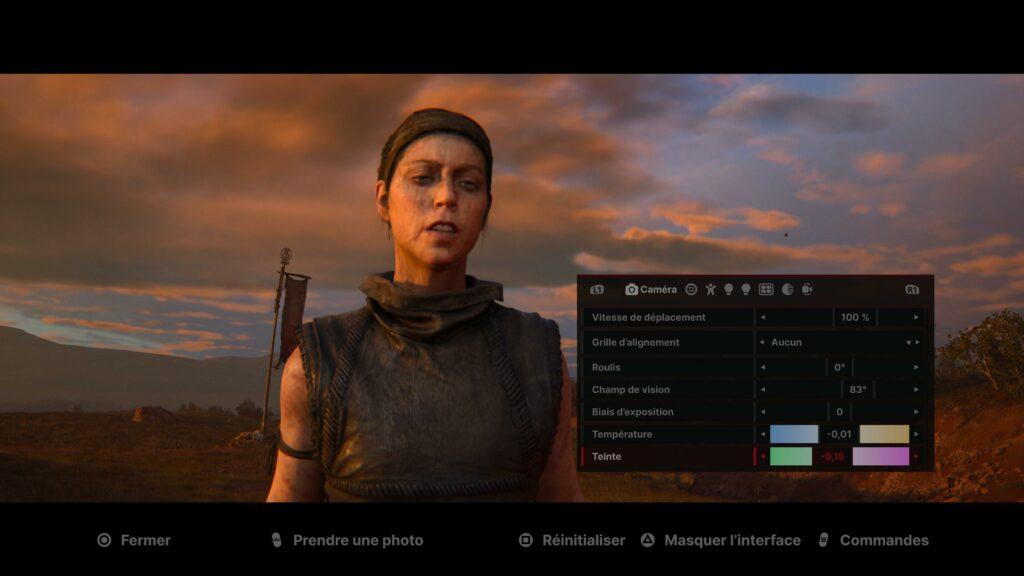
Task: Click the blue Température swatch
Action: pyautogui.click(x=794, y=434)
